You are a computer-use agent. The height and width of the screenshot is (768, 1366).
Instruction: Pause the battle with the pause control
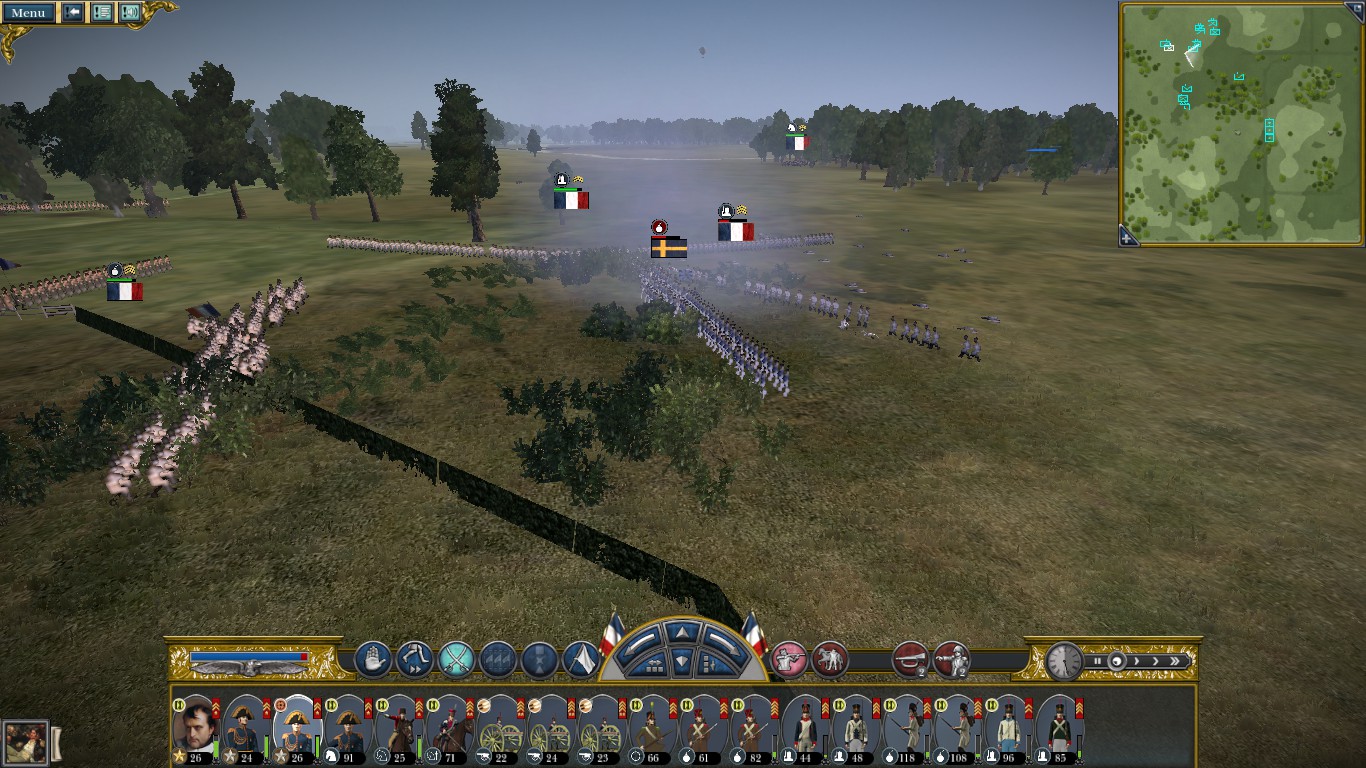(x=1097, y=661)
